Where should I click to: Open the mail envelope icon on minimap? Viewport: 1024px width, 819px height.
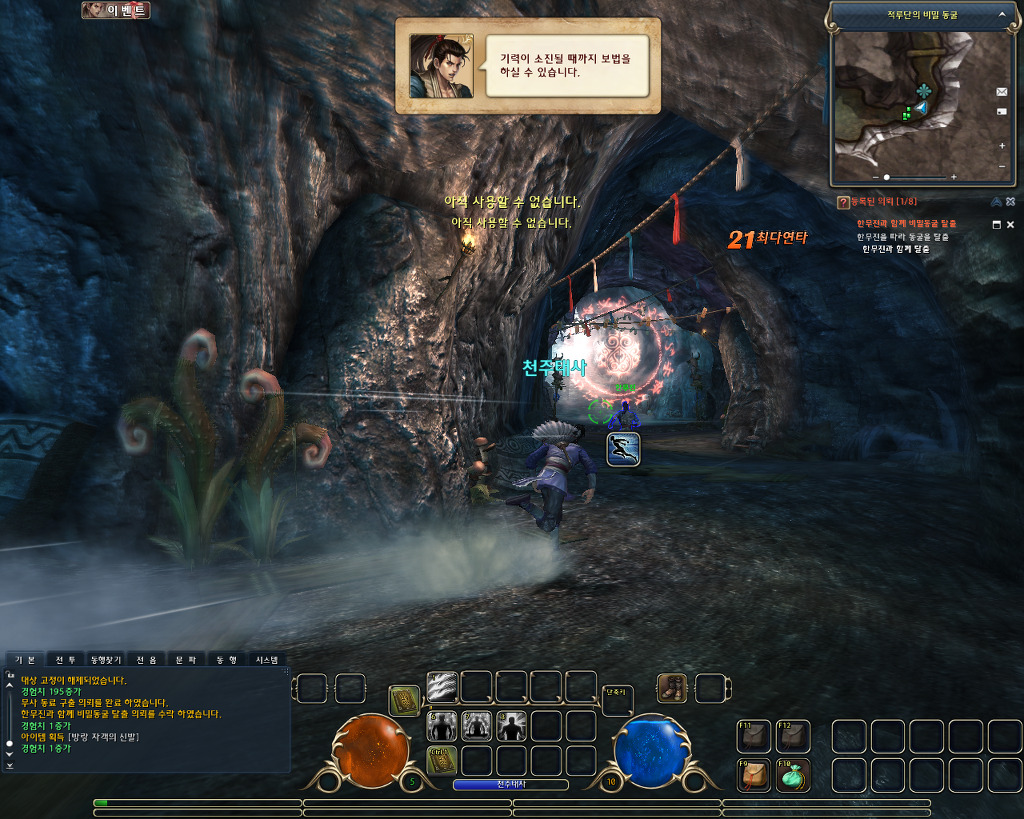tap(1002, 92)
